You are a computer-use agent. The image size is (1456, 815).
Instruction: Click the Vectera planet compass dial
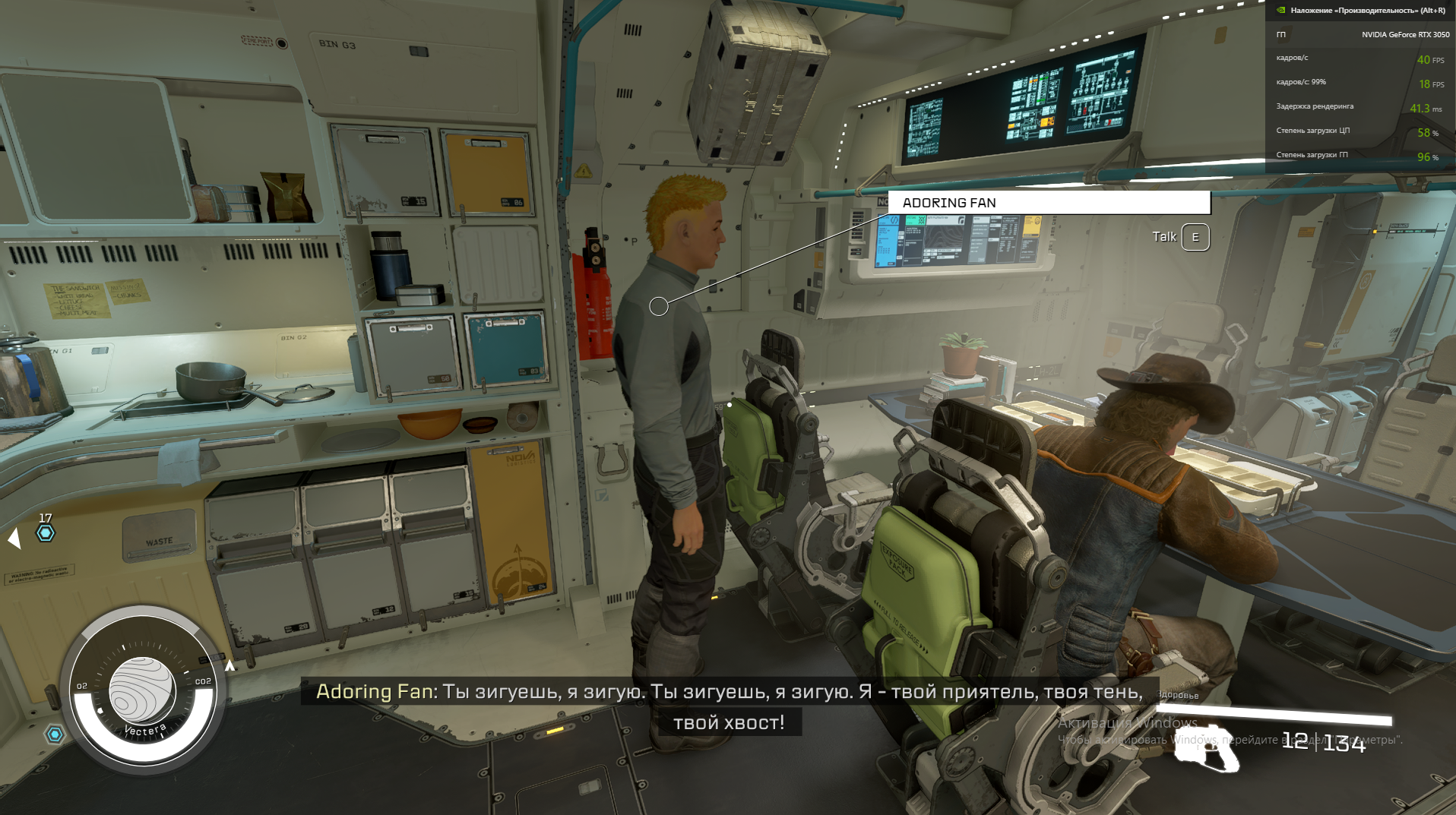pyautogui.click(x=142, y=690)
